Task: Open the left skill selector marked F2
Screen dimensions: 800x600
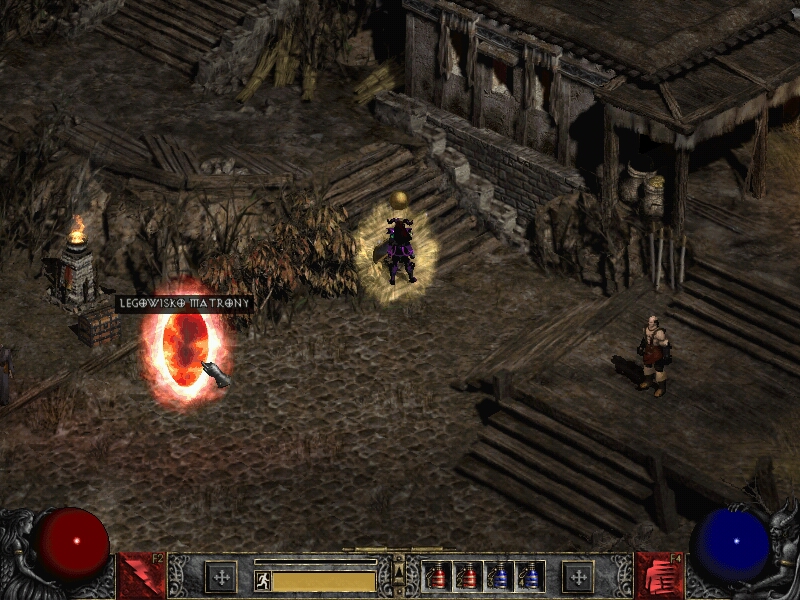Action: click(x=141, y=576)
